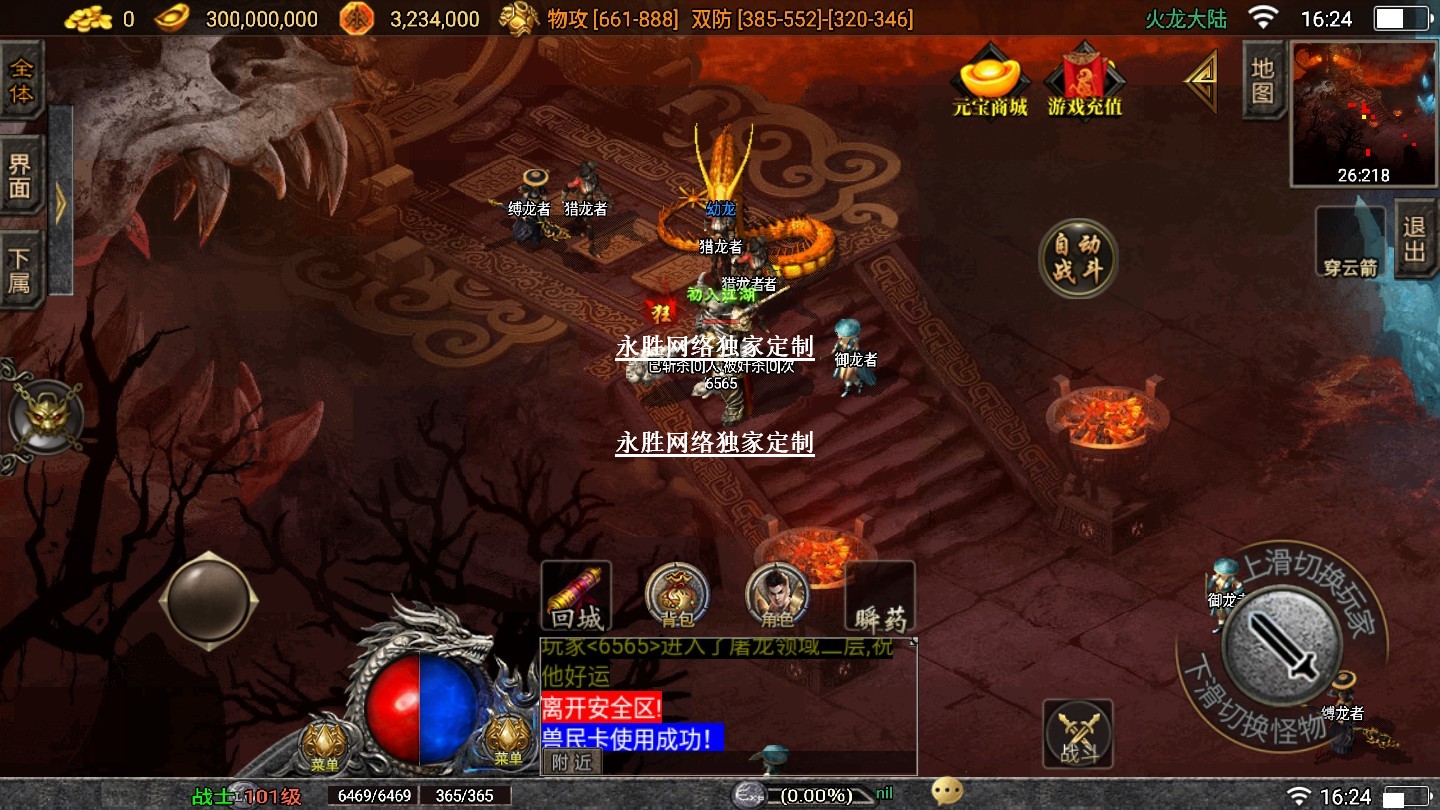Tap the 退出 exit button
This screenshot has height=810, width=1440.
pos(1415,239)
